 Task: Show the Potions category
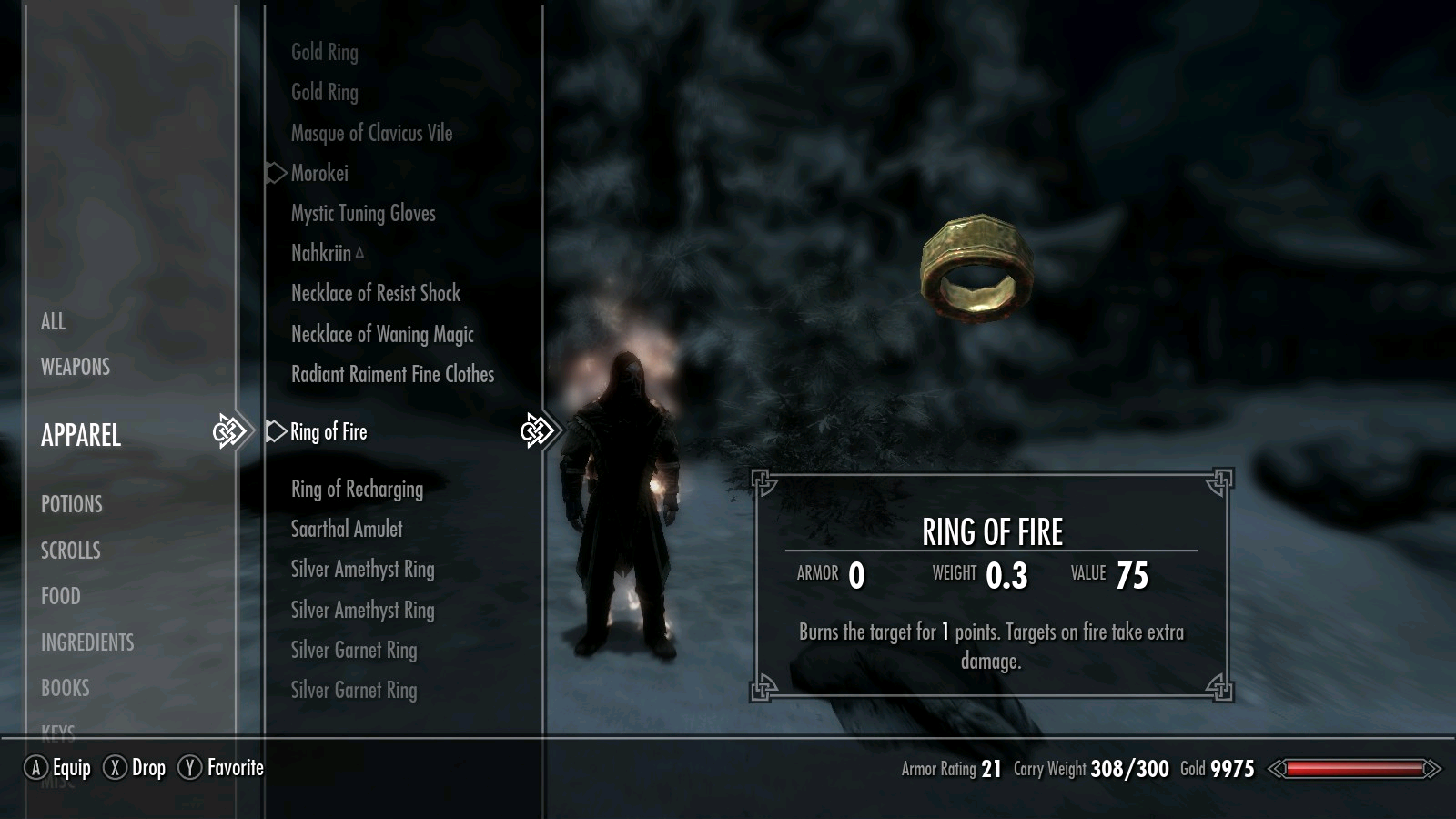(72, 504)
